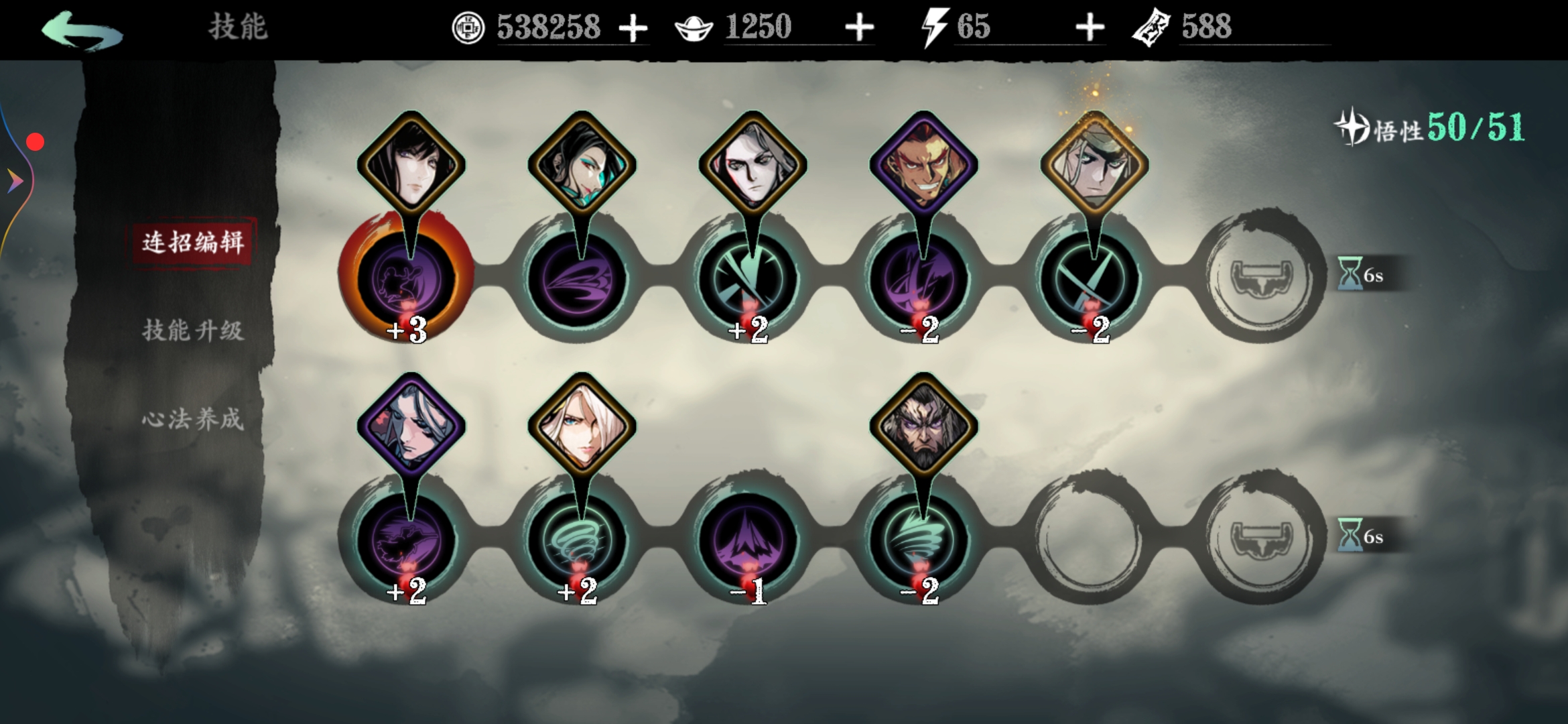
Task: Select the white-haired blue-eyed character portrait
Action: point(581,426)
